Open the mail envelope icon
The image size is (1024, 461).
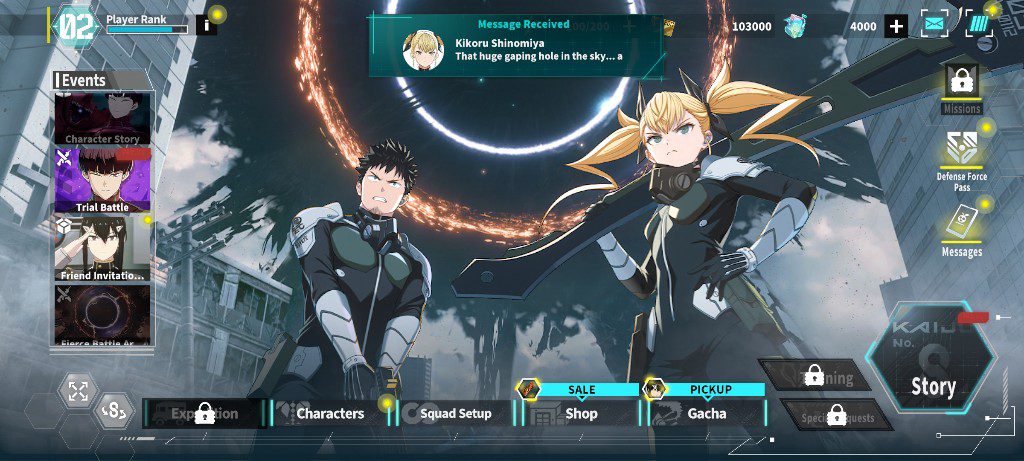(934, 25)
